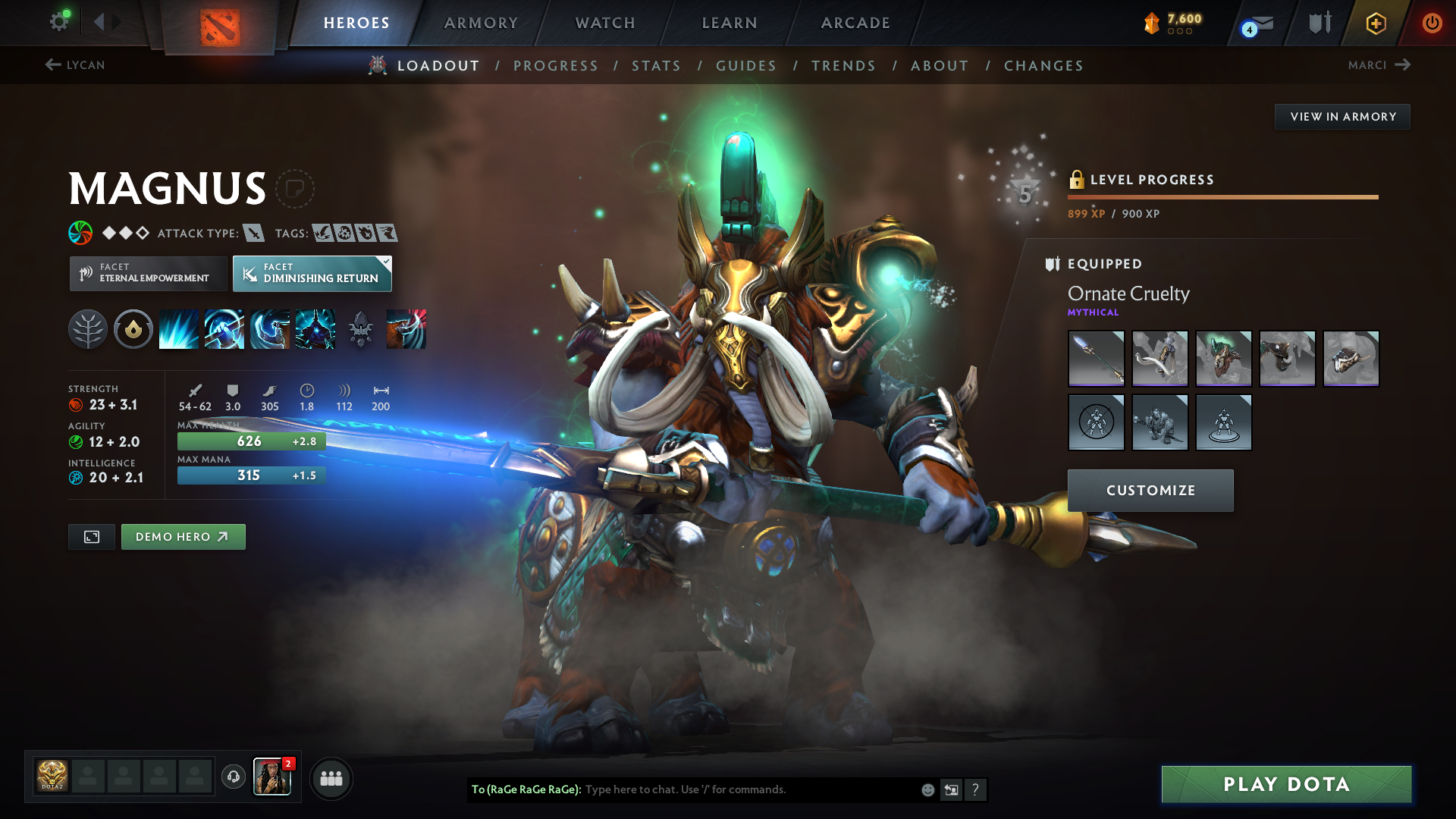Screen dimensions: 1456x819
Task: Open the Arcade tab
Action: click(855, 23)
